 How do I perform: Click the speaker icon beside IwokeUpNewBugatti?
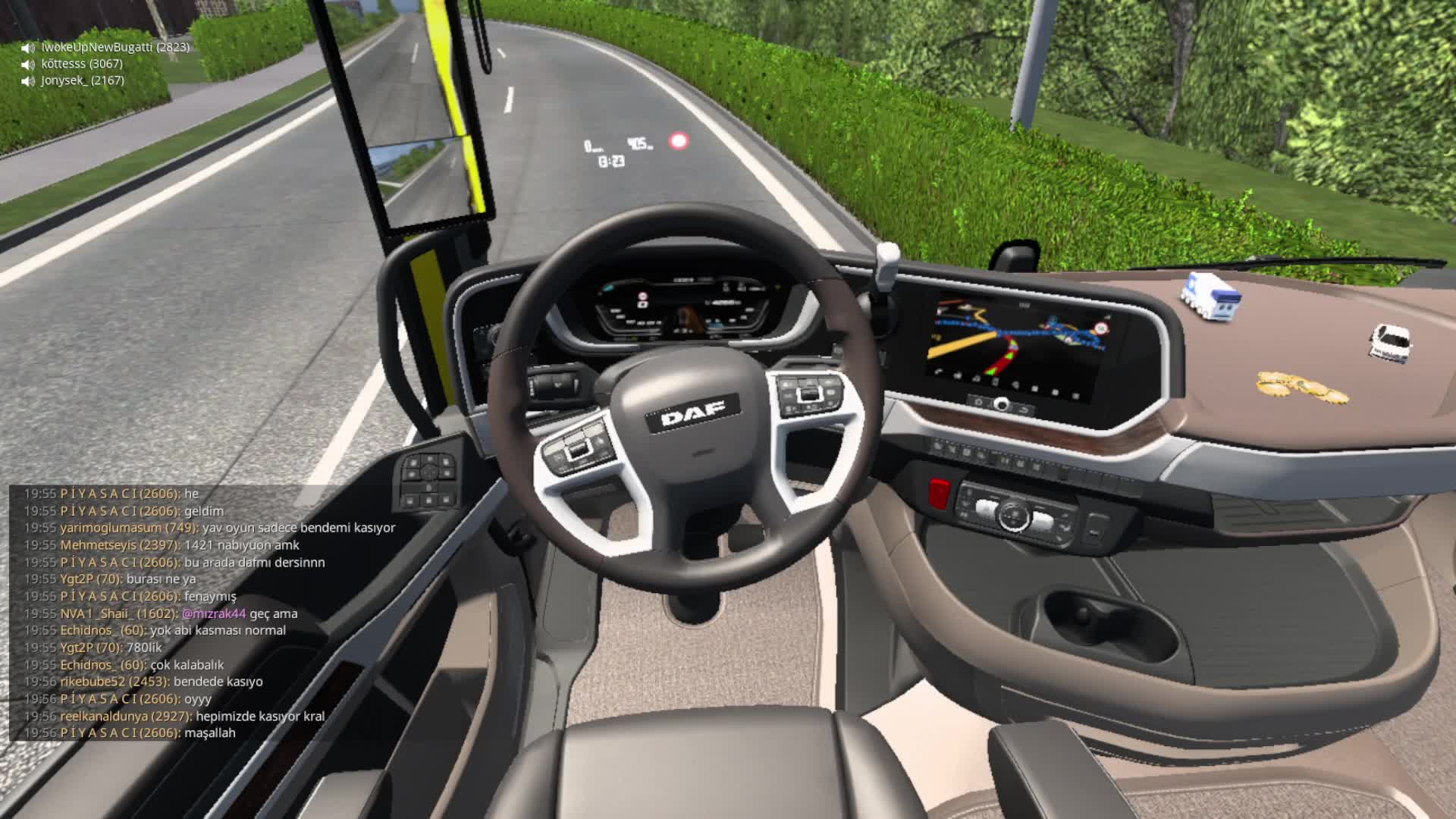(29, 48)
